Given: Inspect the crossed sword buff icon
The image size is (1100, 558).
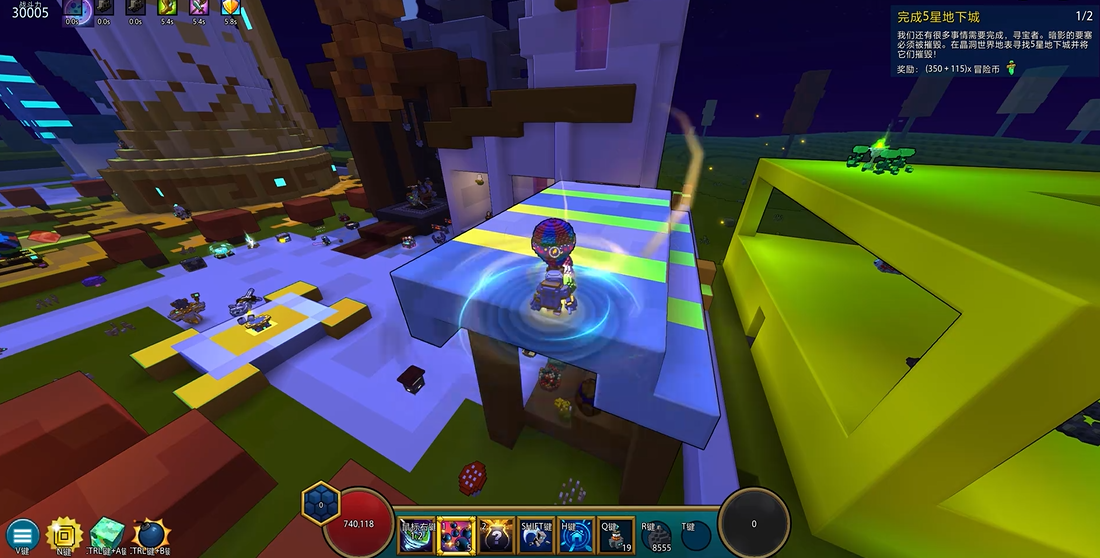Looking at the screenshot, I should (x=199, y=9).
